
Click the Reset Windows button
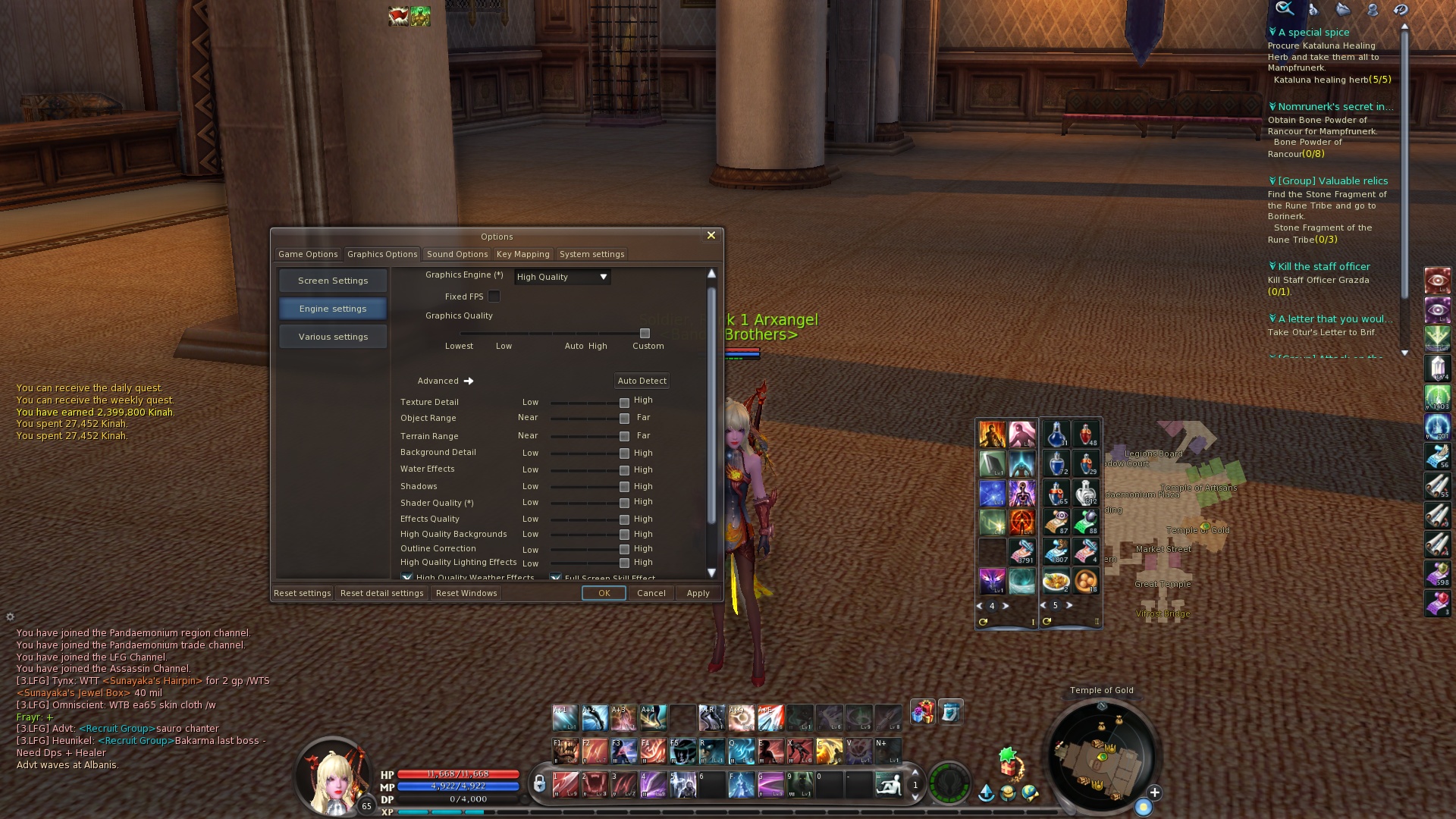point(466,593)
